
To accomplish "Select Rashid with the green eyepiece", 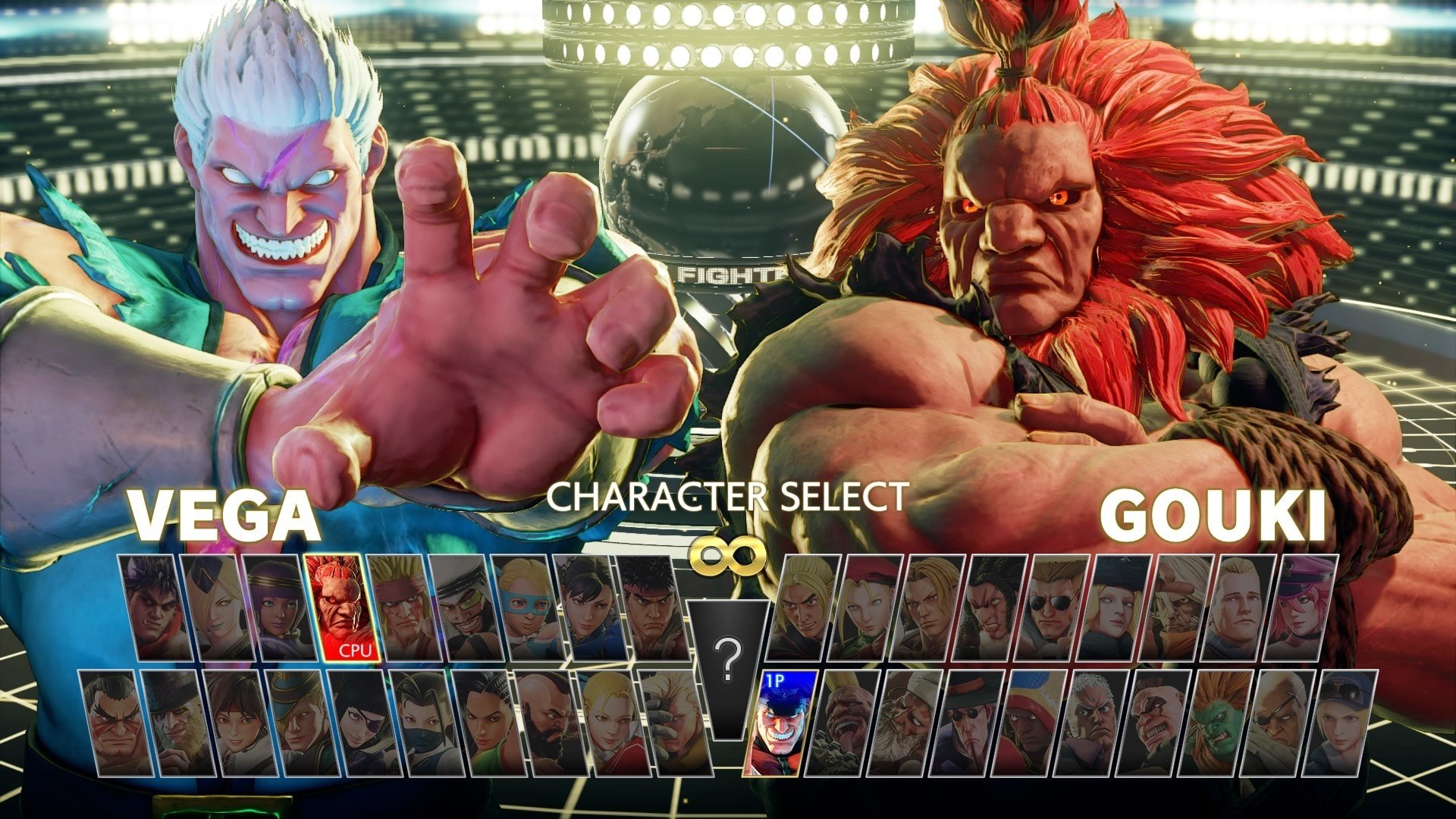I will pyautogui.click(x=469, y=608).
